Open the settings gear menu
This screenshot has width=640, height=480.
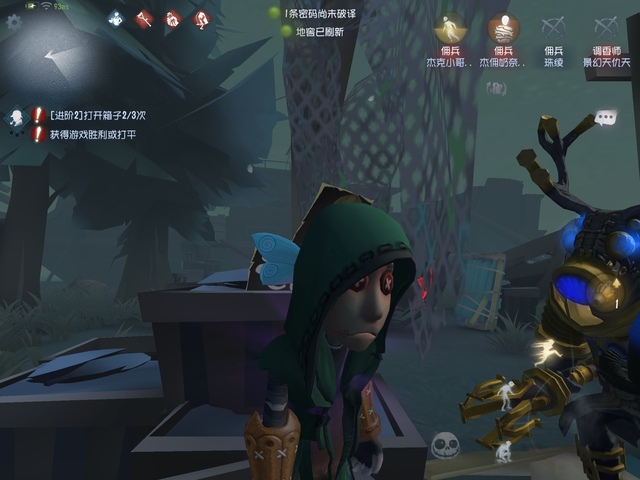pos(14,20)
